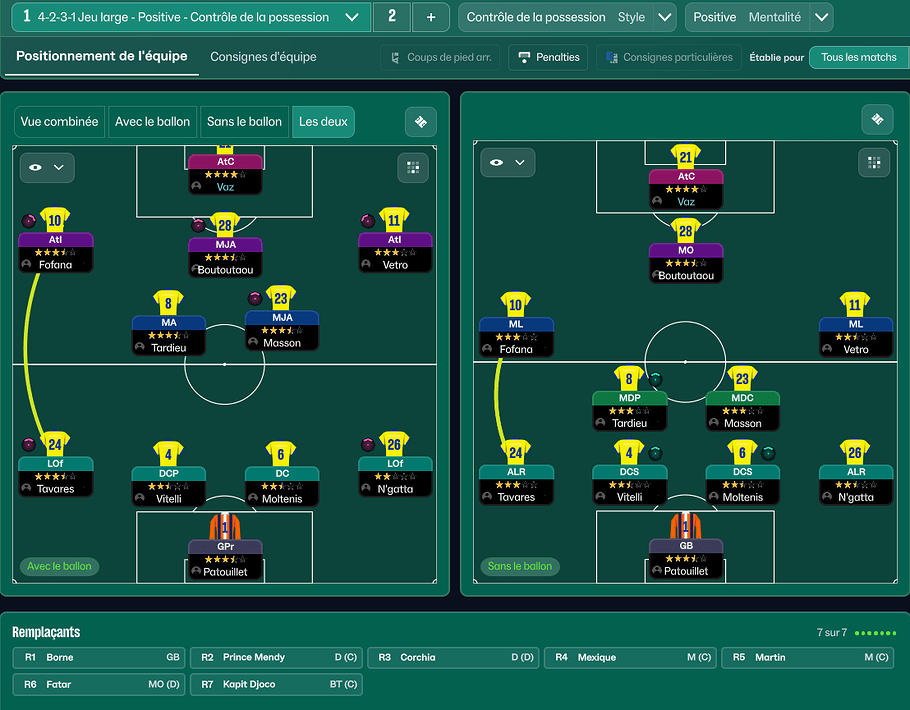
Task: Open Consignes particulières
Action: point(667,57)
